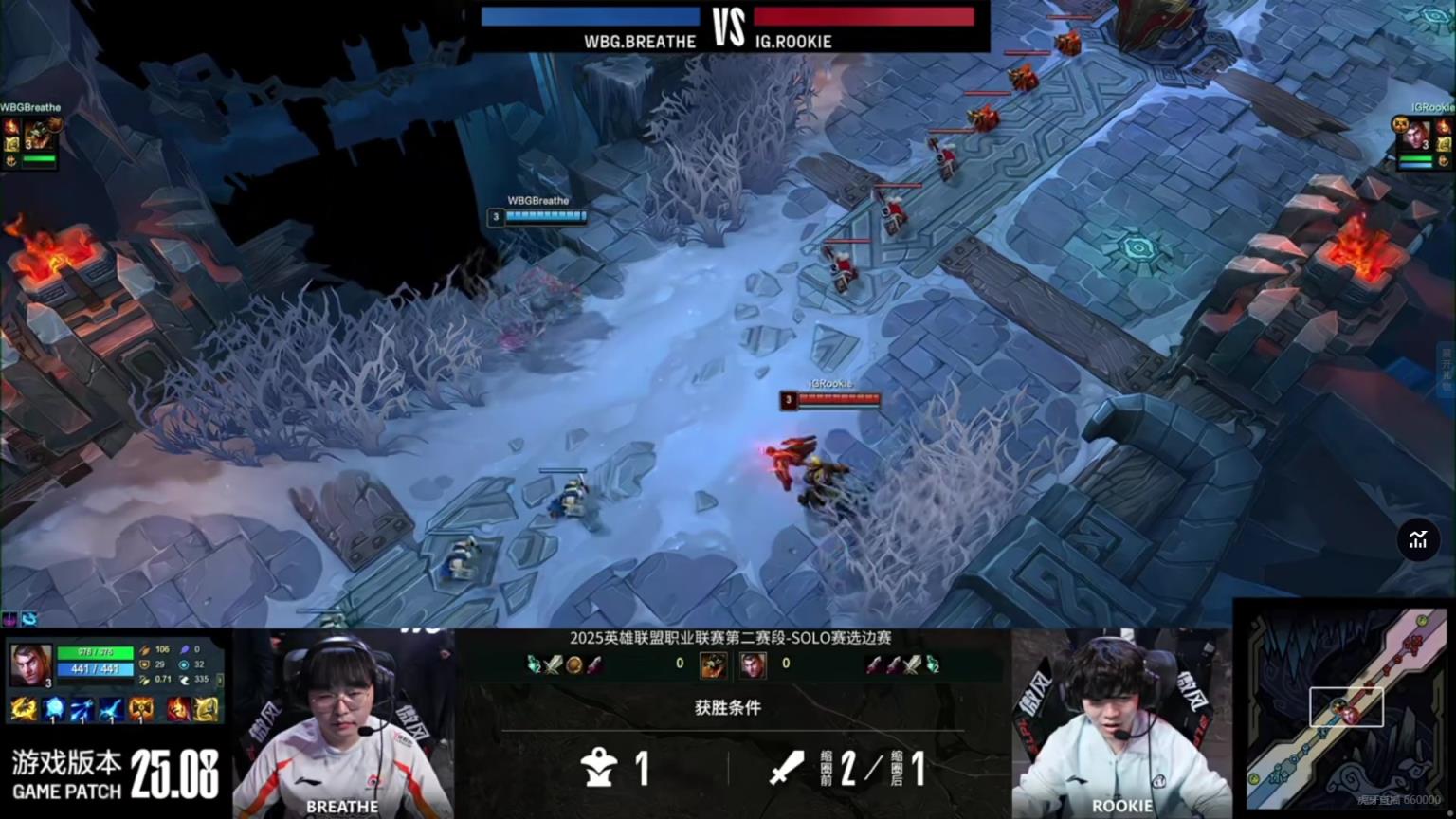The image size is (1456, 819).
Task: Activate the hammer transform ultimate ability
Action: [x=141, y=709]
